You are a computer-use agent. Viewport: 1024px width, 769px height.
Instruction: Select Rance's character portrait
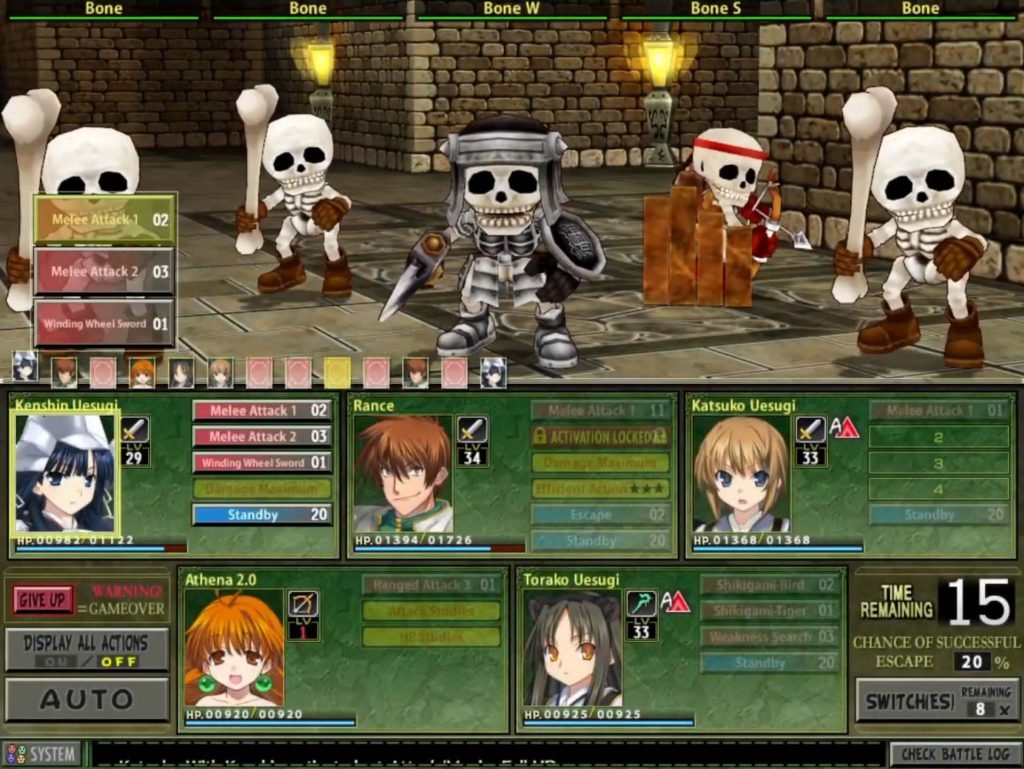point(403,473)
